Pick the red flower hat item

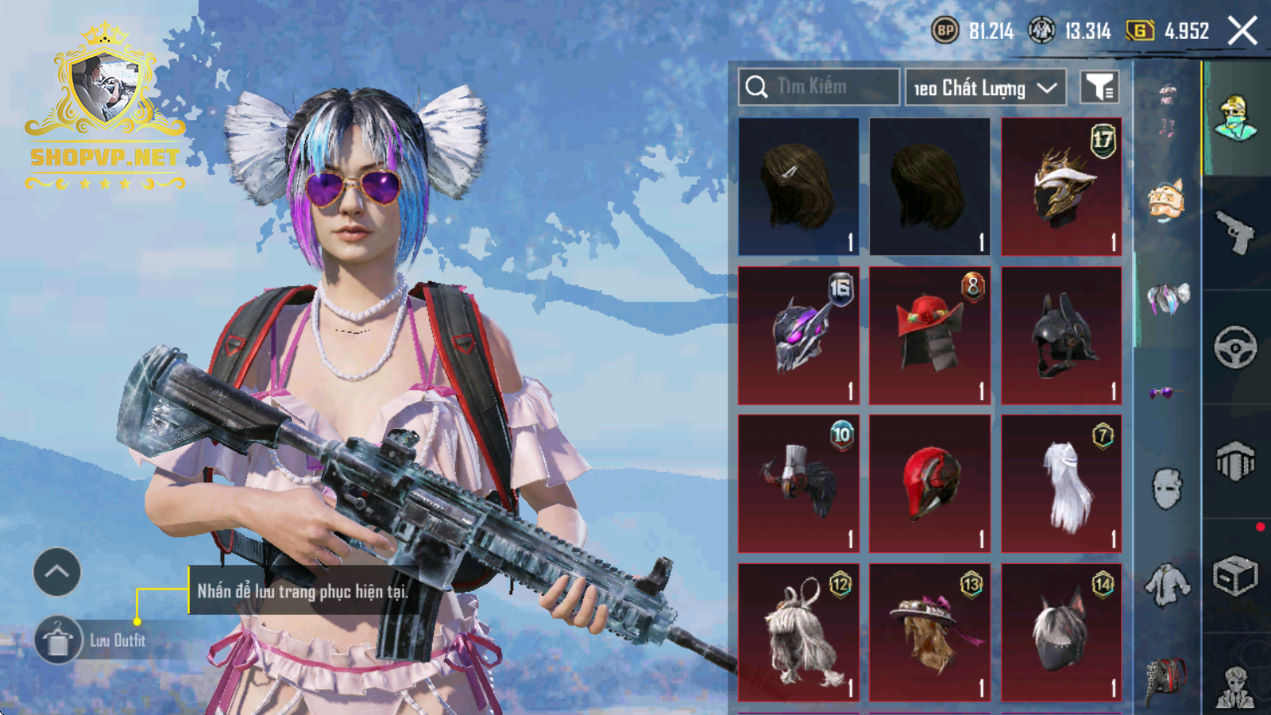[x=929, y=335]
